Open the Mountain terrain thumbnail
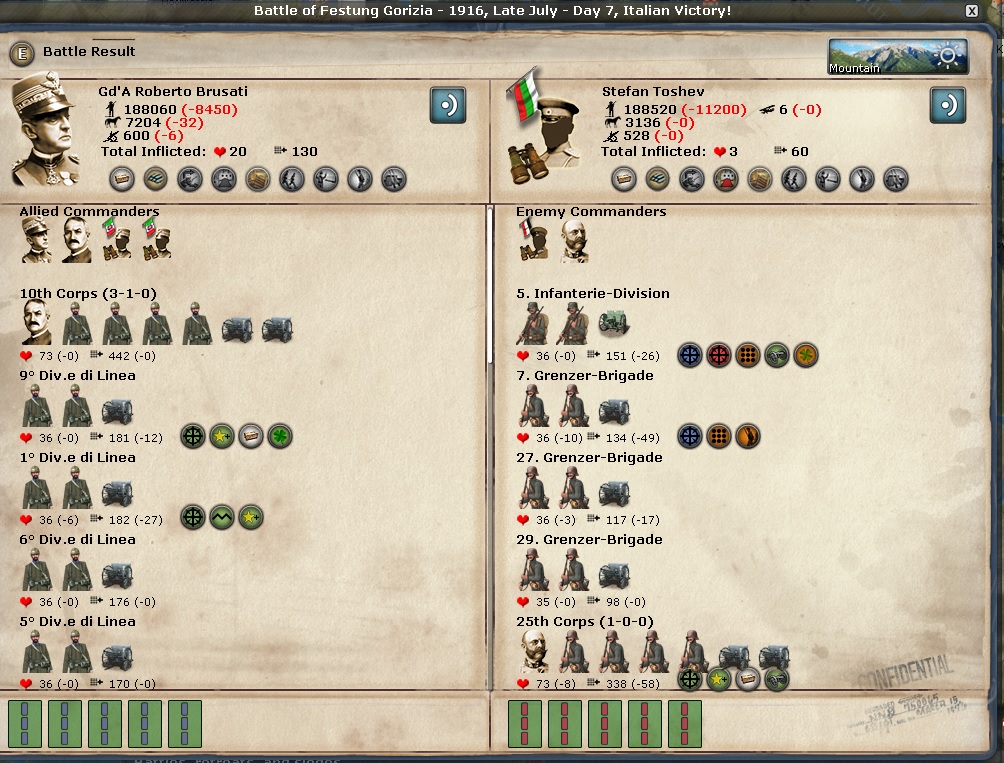Screen dimensions: 1004x763 (x=897, y=57)
